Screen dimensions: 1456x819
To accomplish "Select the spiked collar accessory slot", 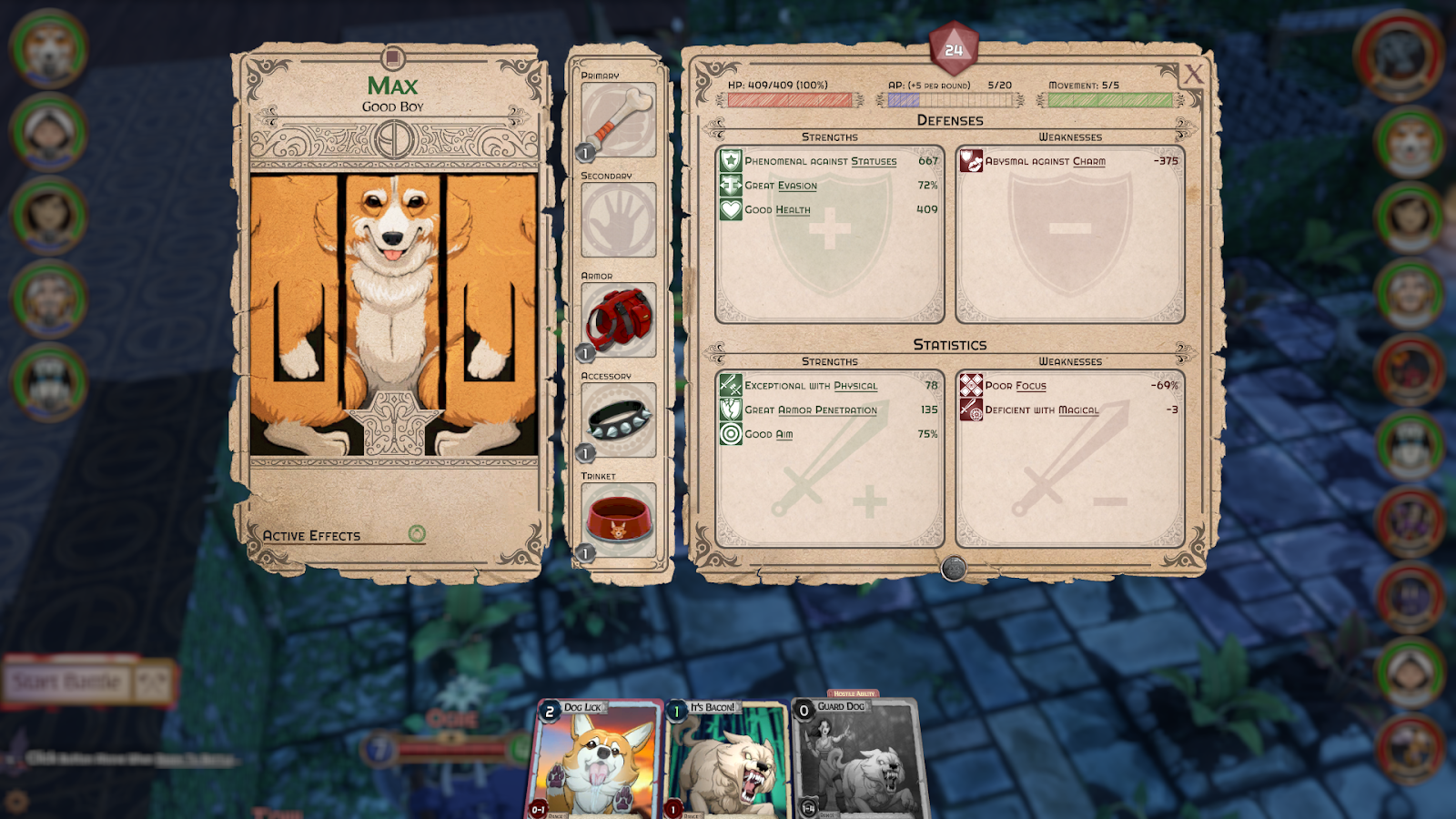I will [x=618, y=420].
